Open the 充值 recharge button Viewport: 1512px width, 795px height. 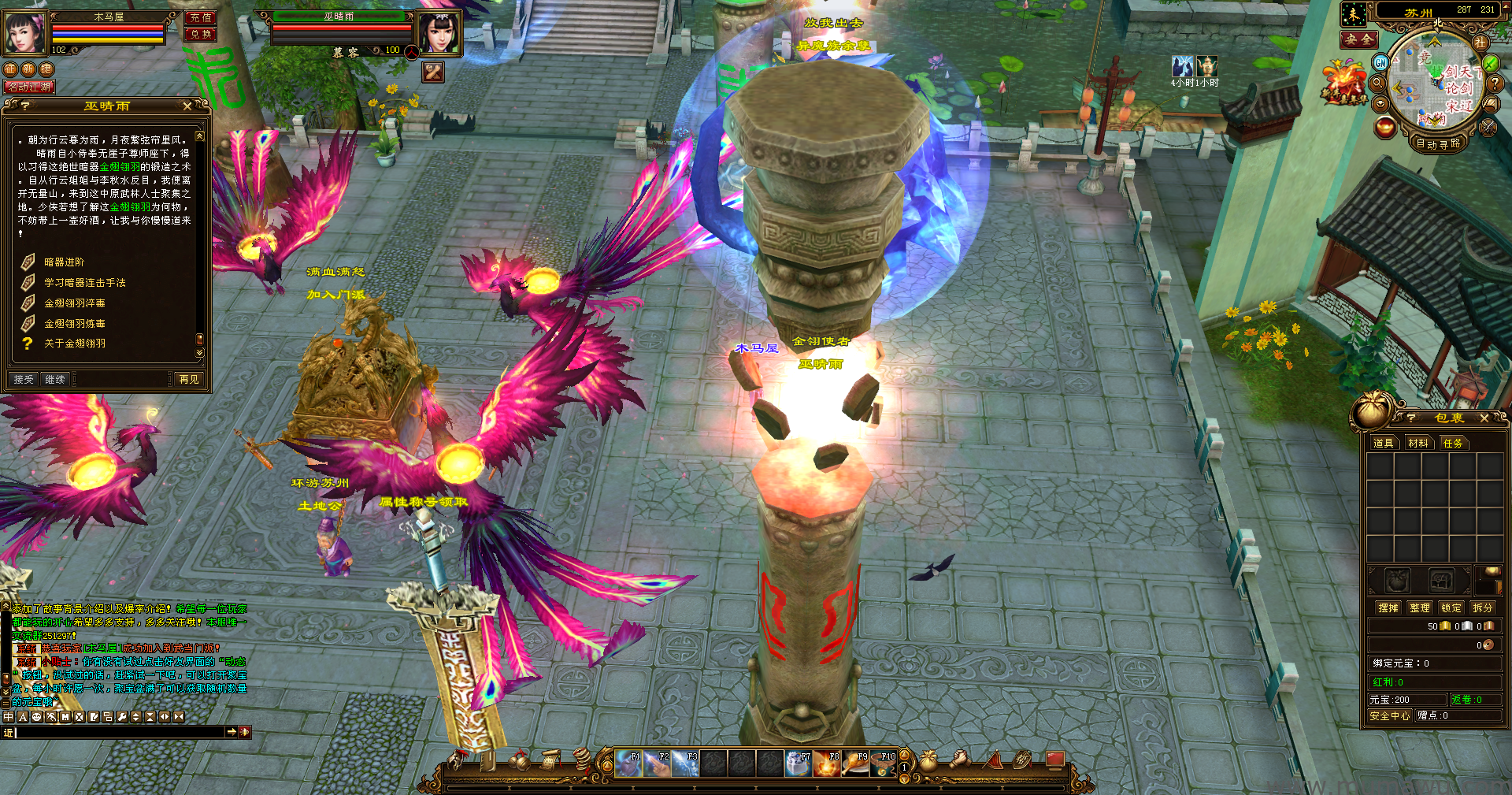click(x=201, y=17)
